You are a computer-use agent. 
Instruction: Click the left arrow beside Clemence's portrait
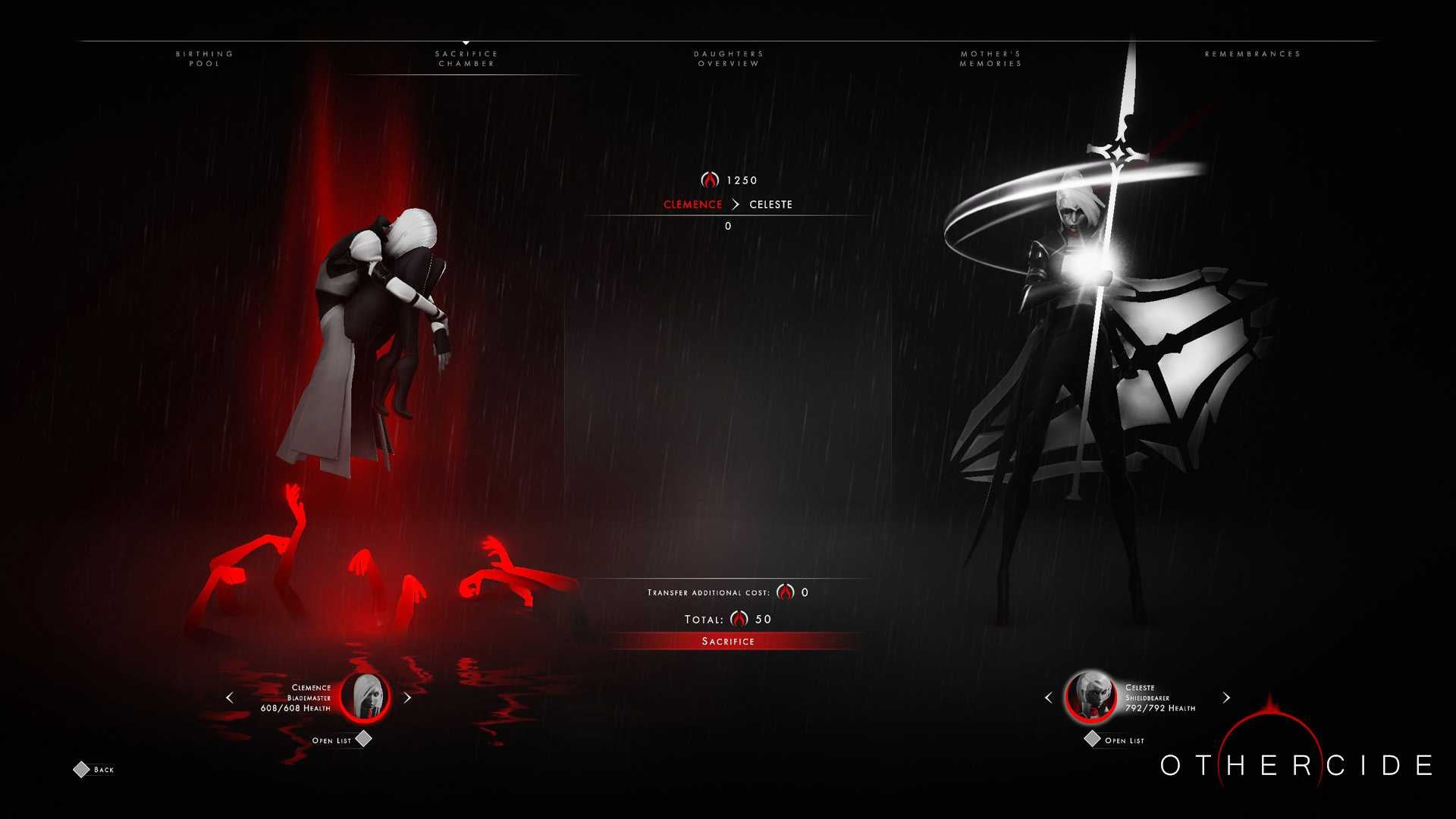(230, 698)
